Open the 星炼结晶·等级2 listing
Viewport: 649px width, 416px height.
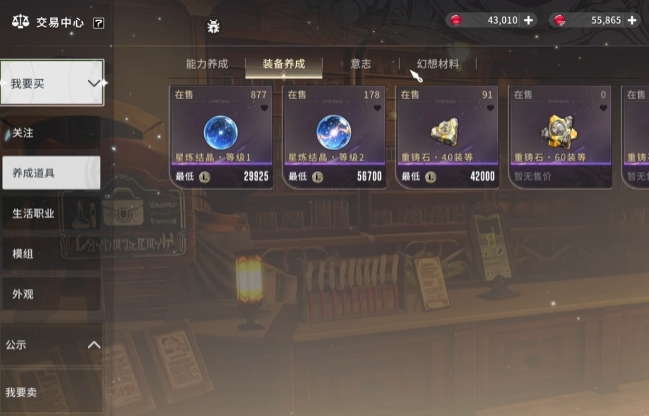[x=334, y=137]
